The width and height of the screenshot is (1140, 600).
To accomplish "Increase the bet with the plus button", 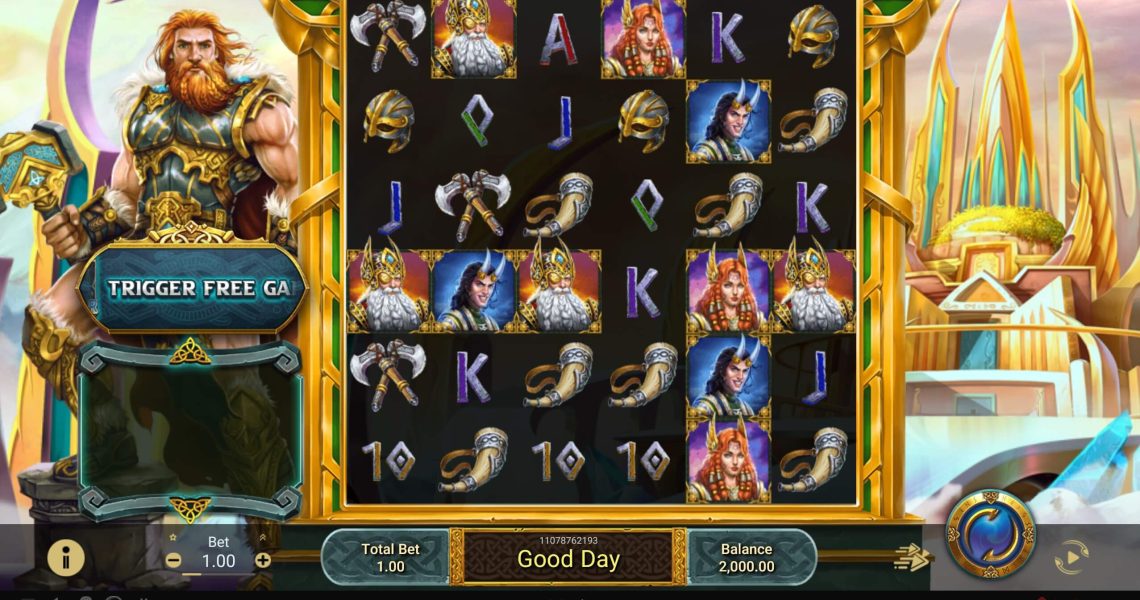I will pos(263,561).
